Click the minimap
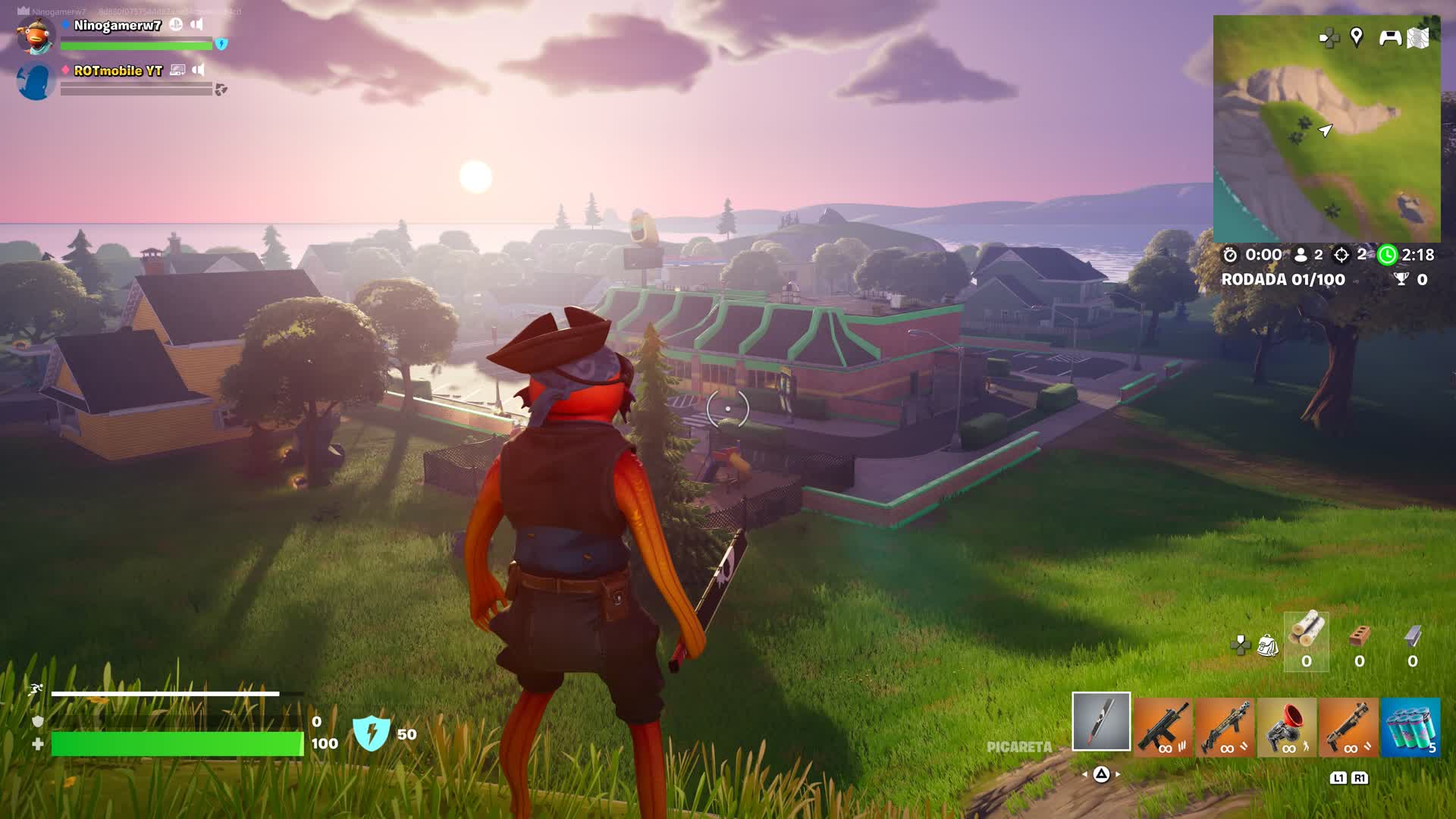 (x=1326, y=129)
